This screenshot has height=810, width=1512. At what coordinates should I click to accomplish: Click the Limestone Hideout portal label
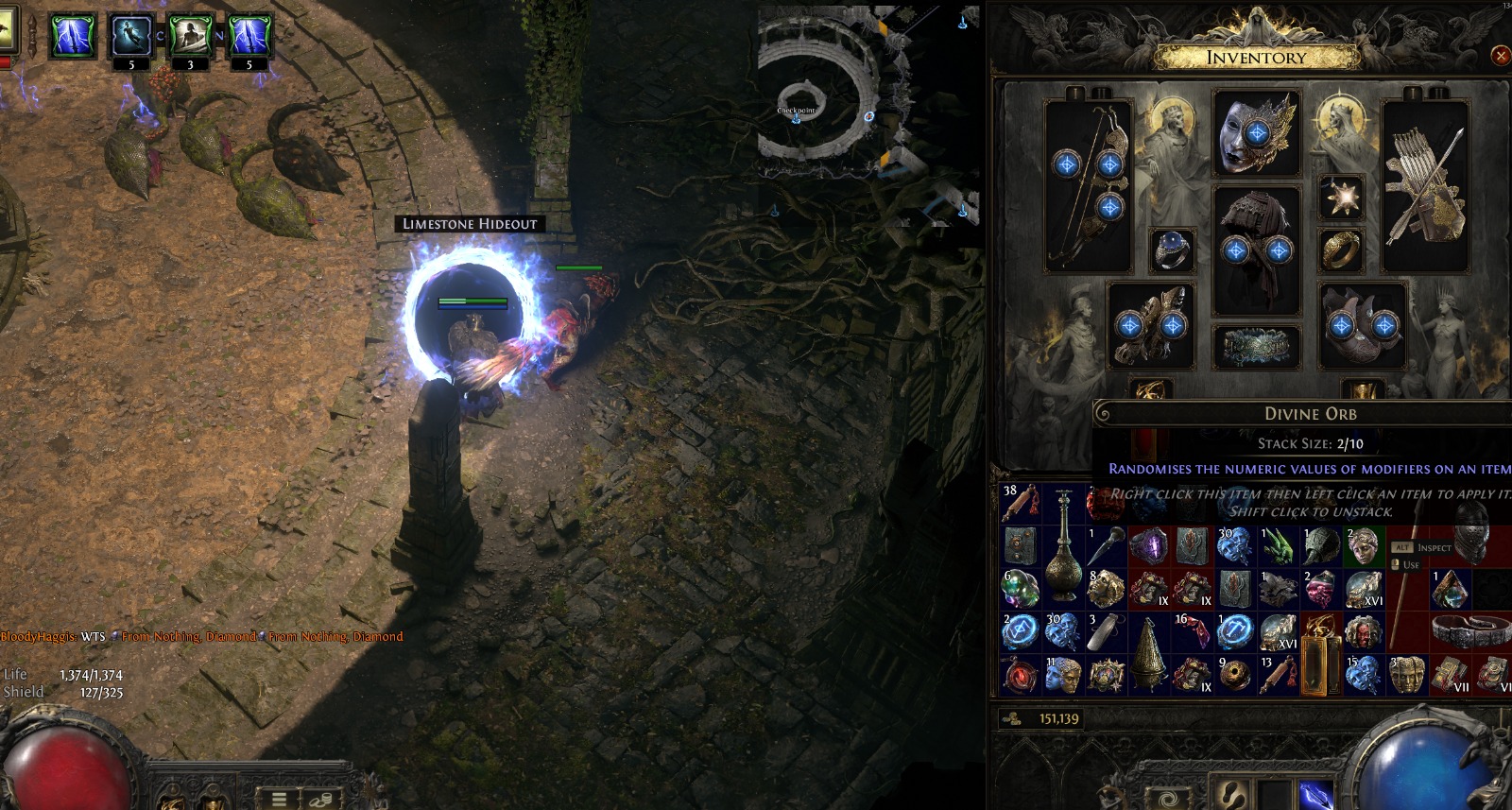[x=470, y=224]
